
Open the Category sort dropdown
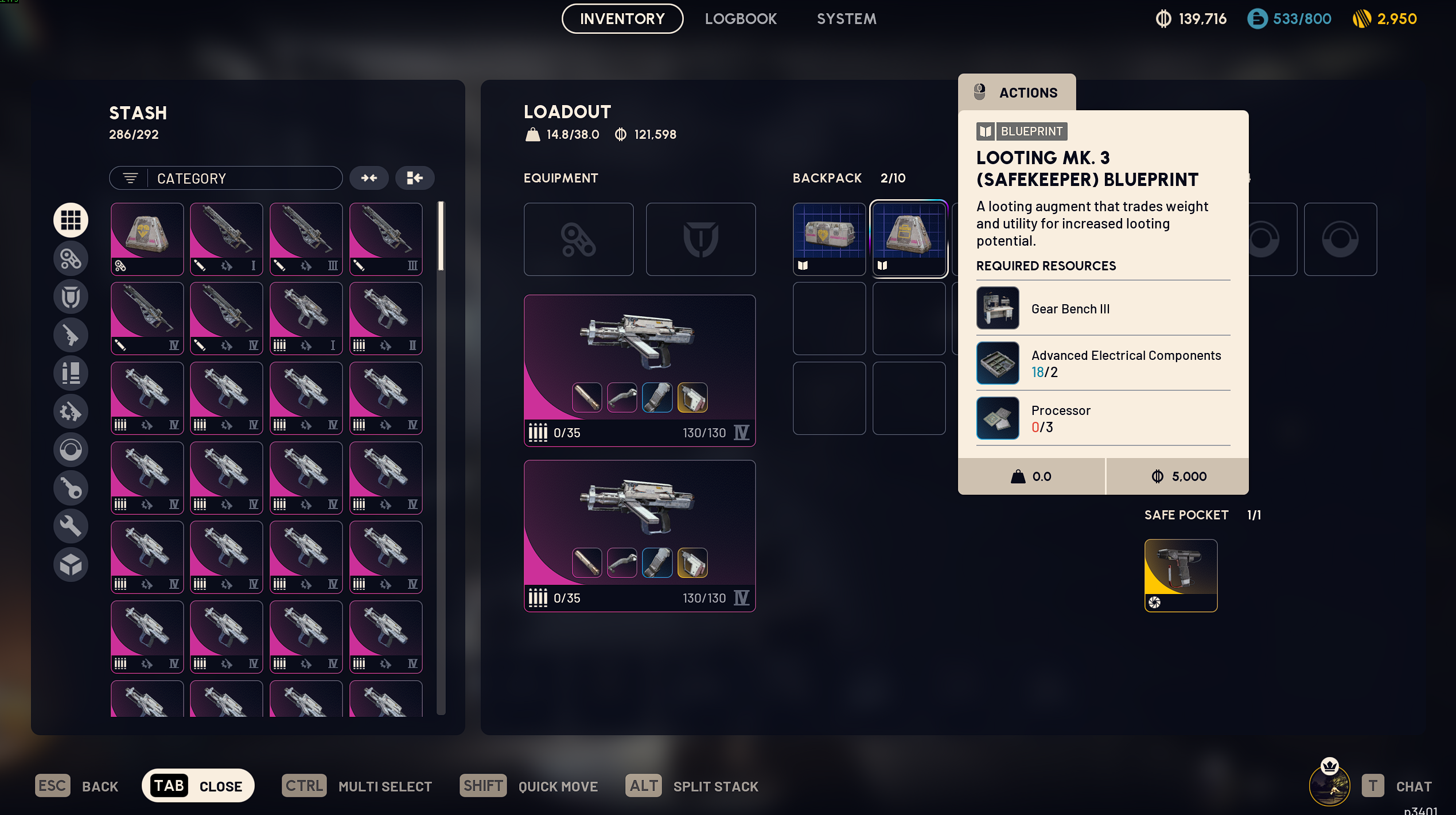[x=226, y=178]
